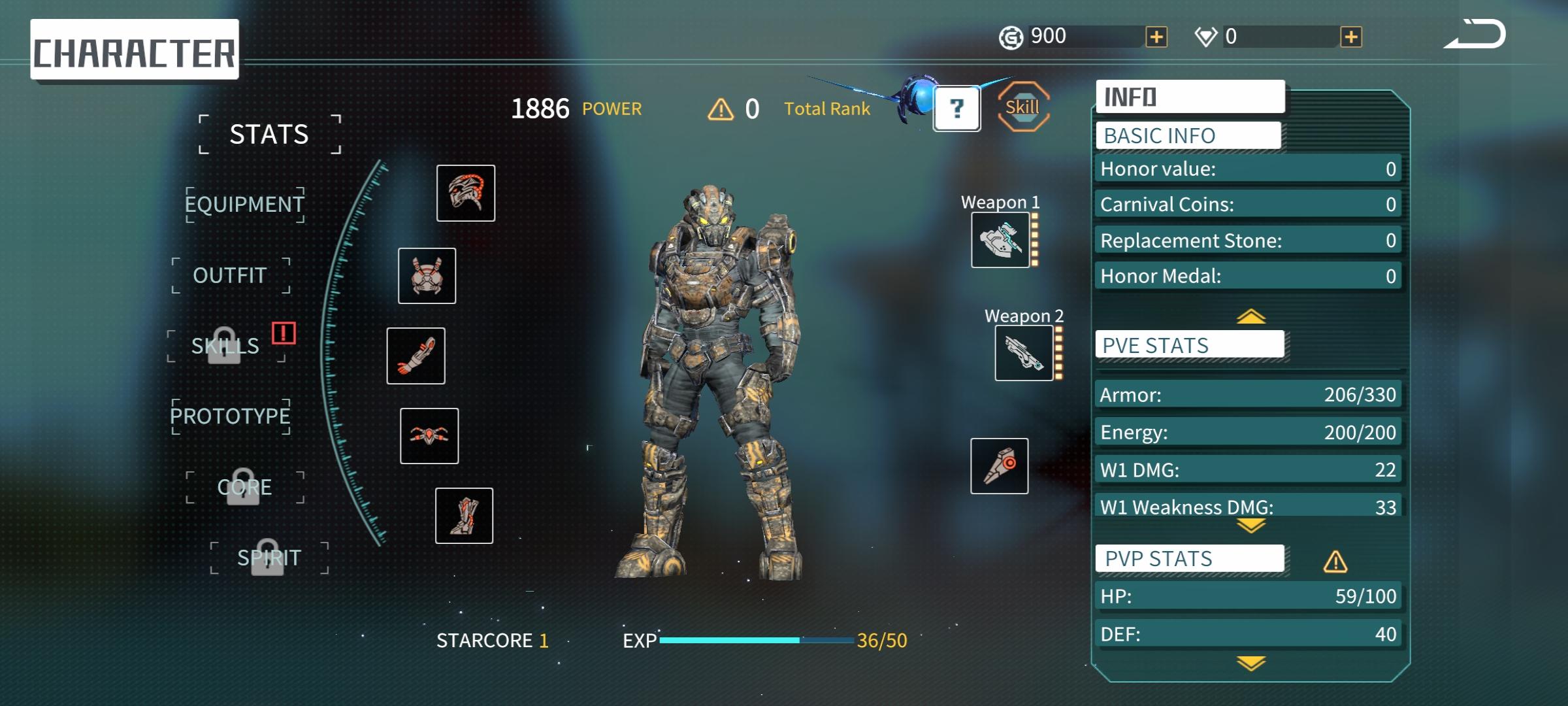Click the question mark help button
This screenshot has width=1568, height=706.
tap(956, 109)
